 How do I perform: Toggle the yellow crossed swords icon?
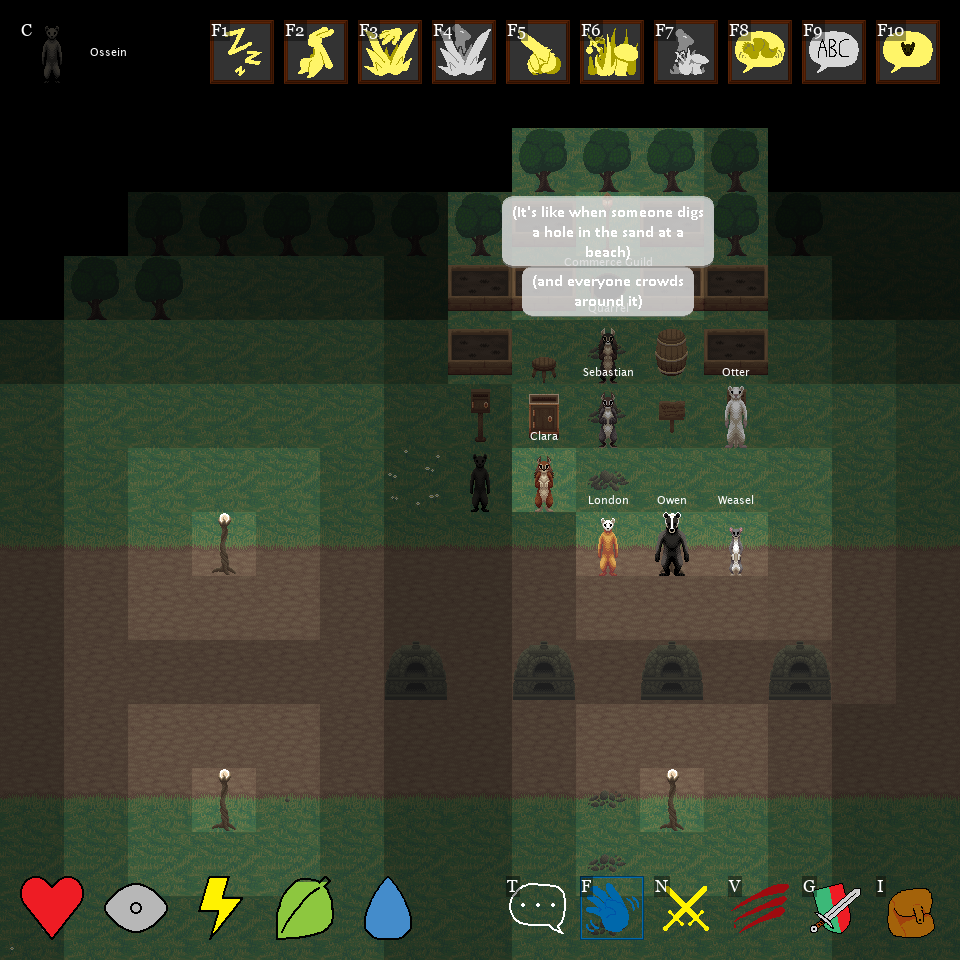coord(686,908)
